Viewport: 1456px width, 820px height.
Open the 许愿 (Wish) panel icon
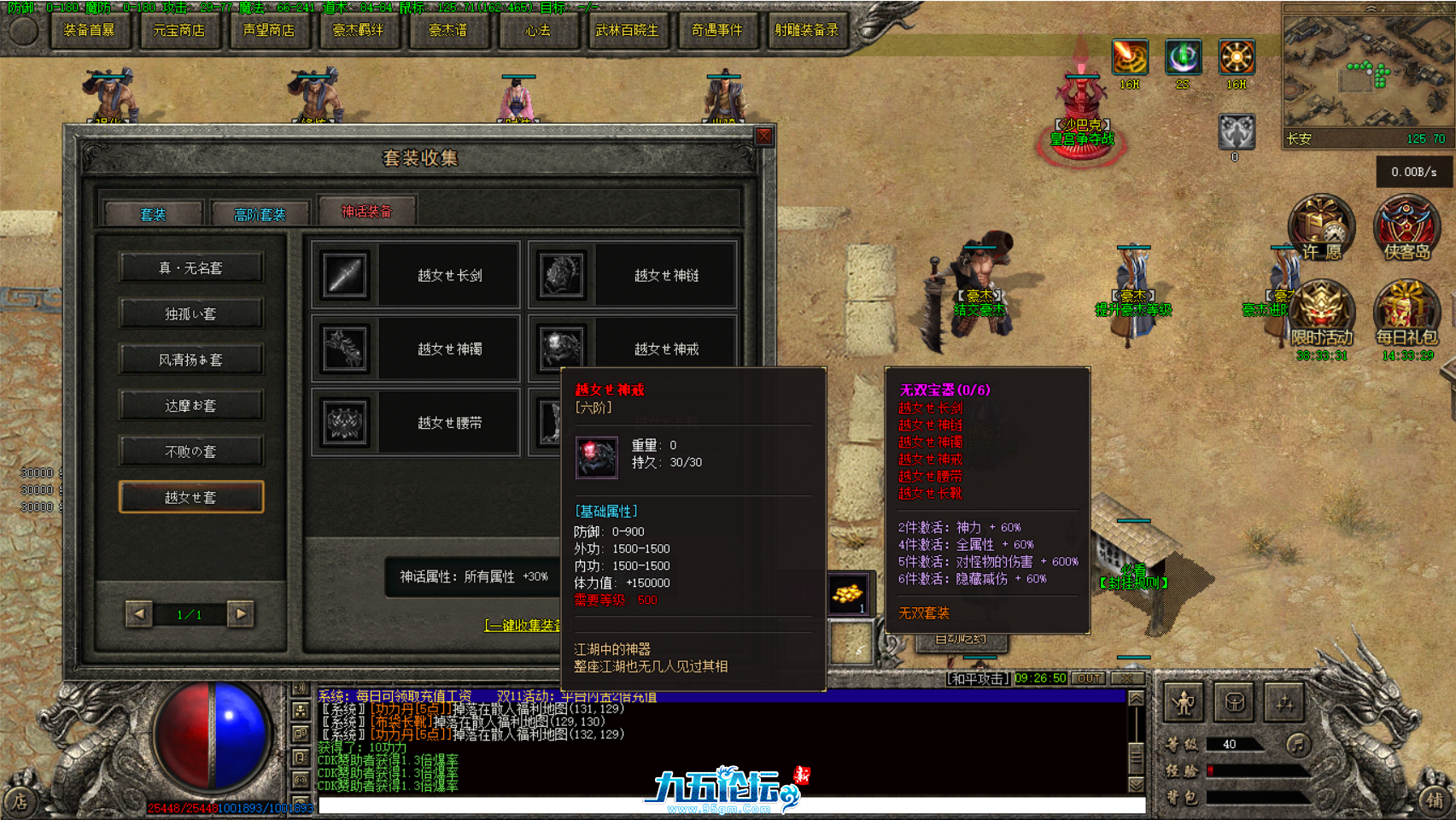tap(1321, 226)
